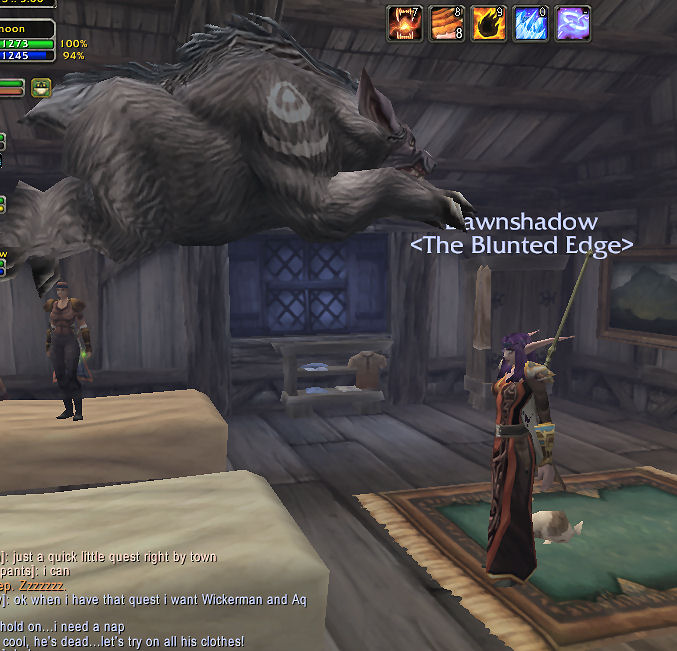This screenshot has height=651, width=677.
Task: Click the player unit frame name plate
Action: click(x=27, y=28)
